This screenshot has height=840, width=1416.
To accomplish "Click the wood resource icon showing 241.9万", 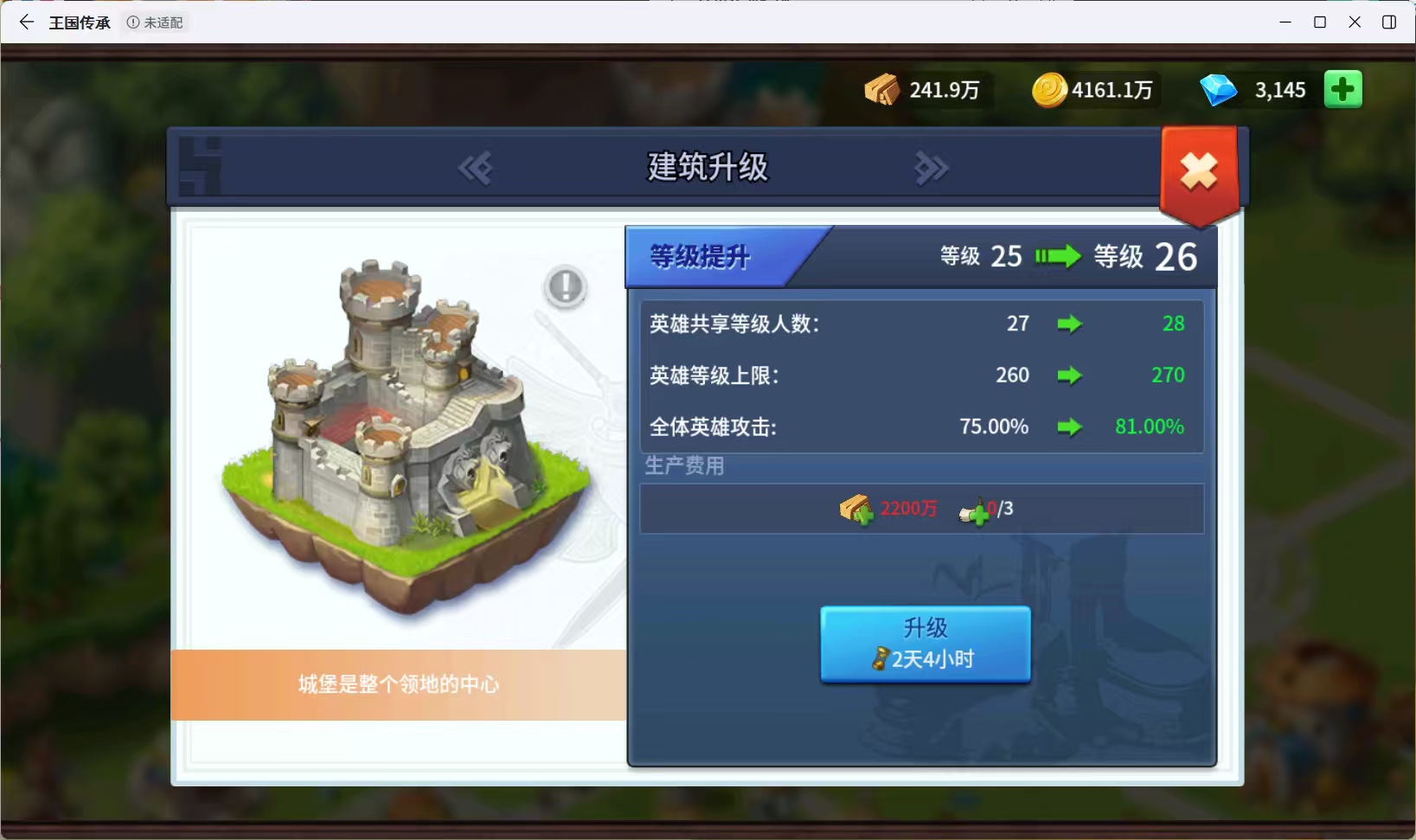I will click(x=882, y=89).
